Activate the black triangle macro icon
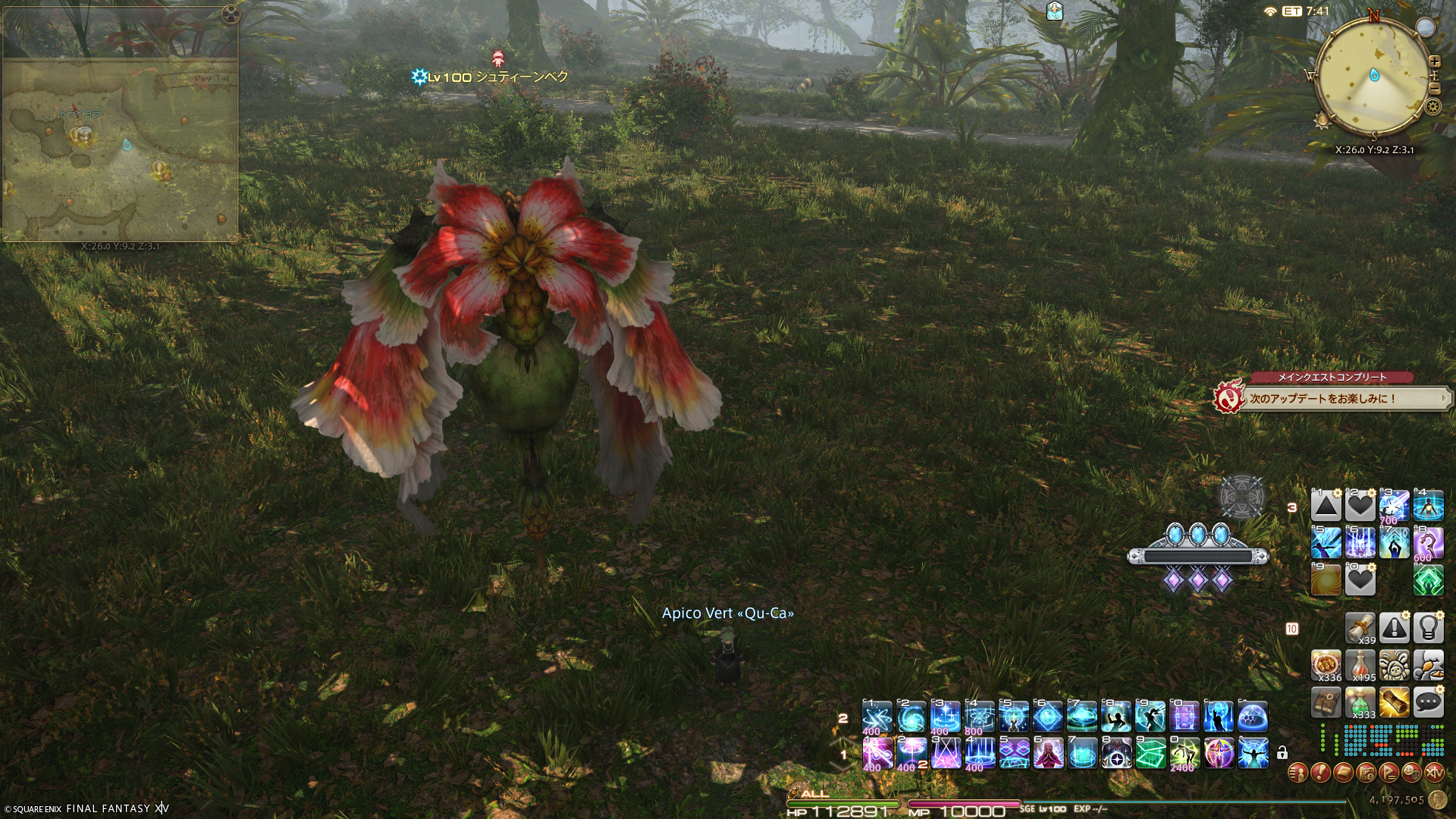1456x819 pixels. pyautogui.click(x=1326, y=506)
